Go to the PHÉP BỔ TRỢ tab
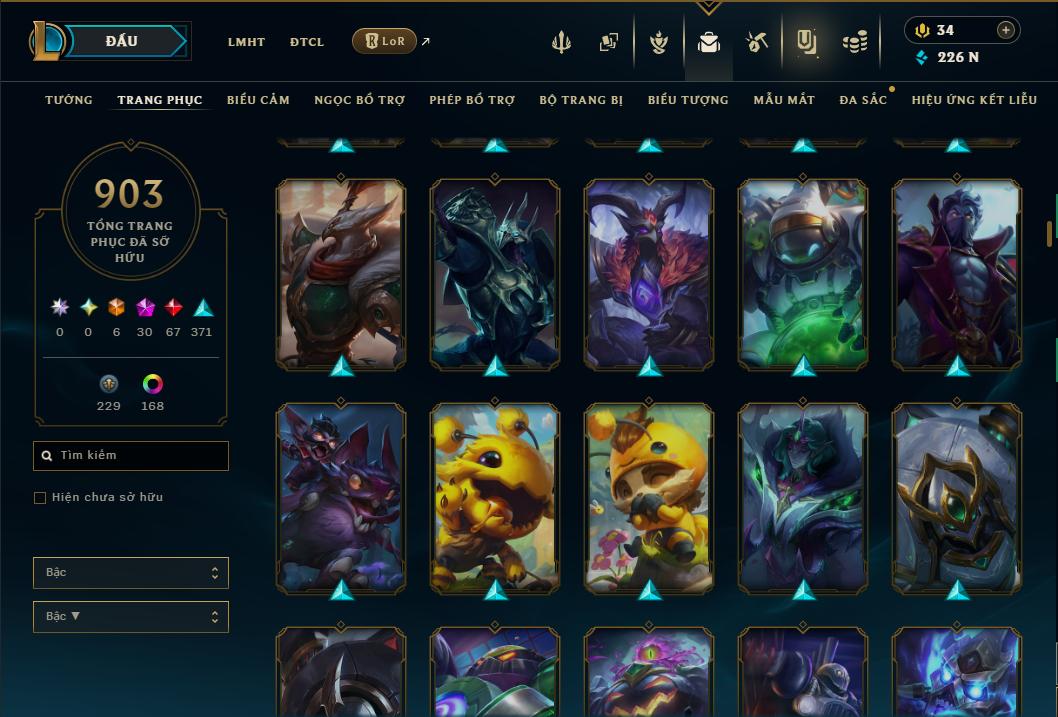The image size is (1058, 717). point(472,100)
